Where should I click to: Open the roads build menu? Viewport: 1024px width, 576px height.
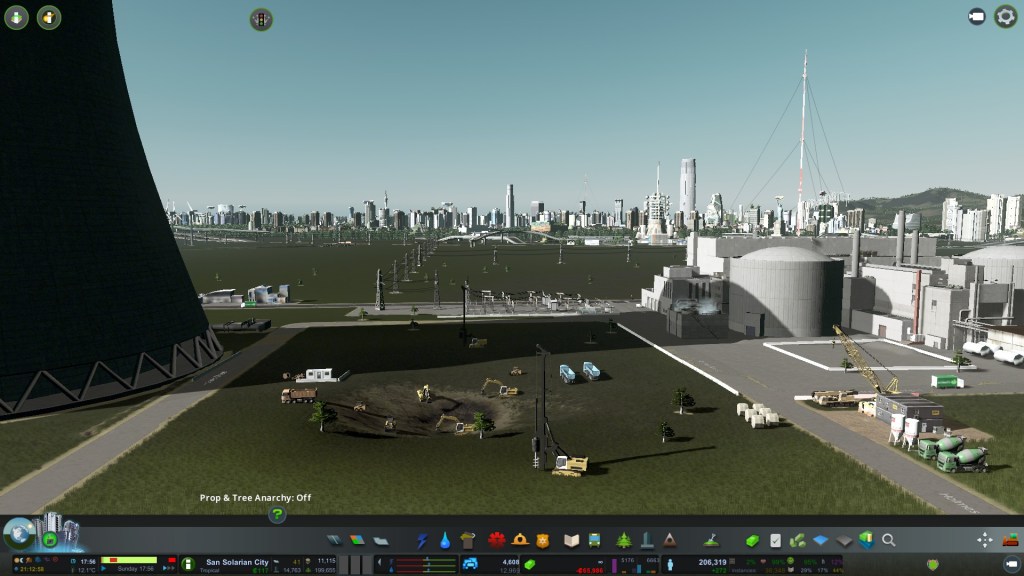pyautogui.click(x=334, y=540)
